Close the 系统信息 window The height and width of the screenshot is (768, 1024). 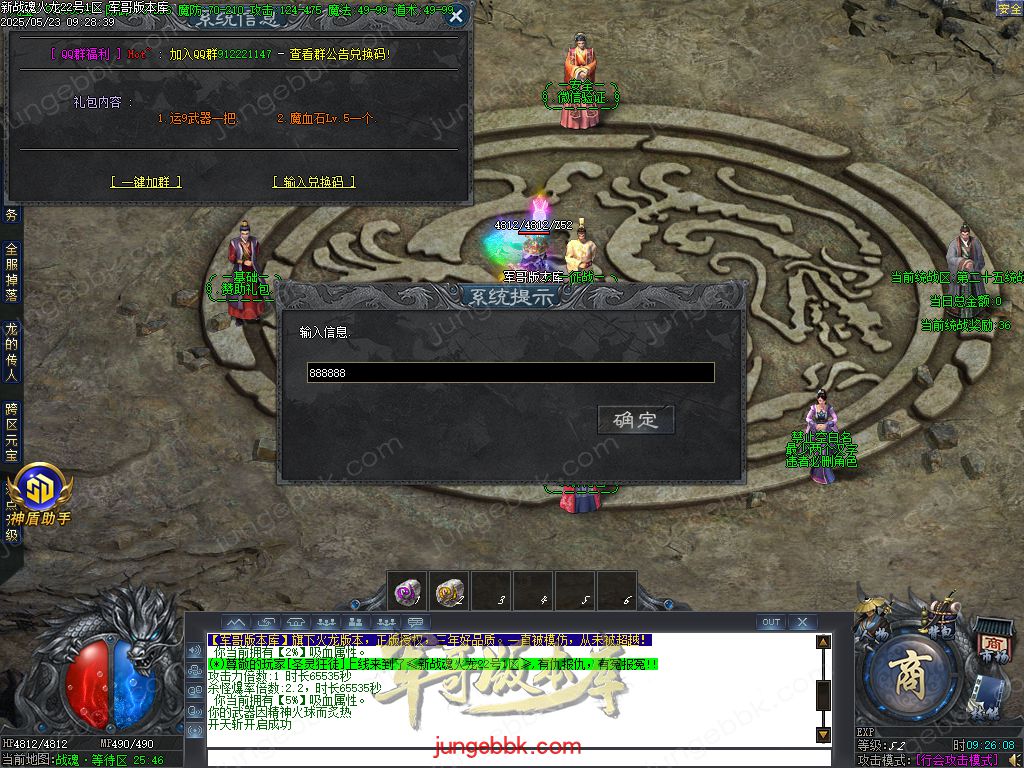click(x=456, y=16)
